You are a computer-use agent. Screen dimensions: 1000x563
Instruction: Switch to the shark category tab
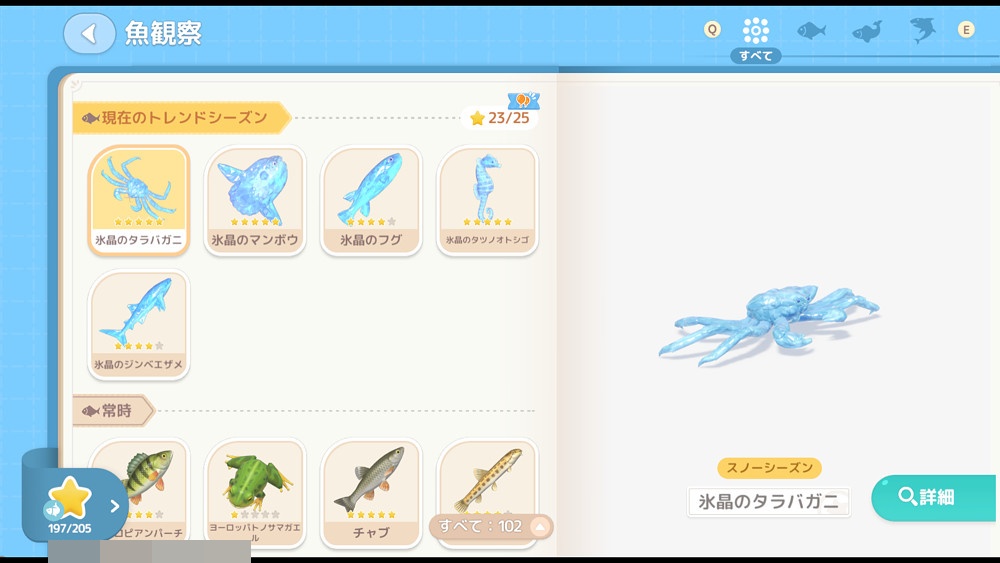coord(922,30)
